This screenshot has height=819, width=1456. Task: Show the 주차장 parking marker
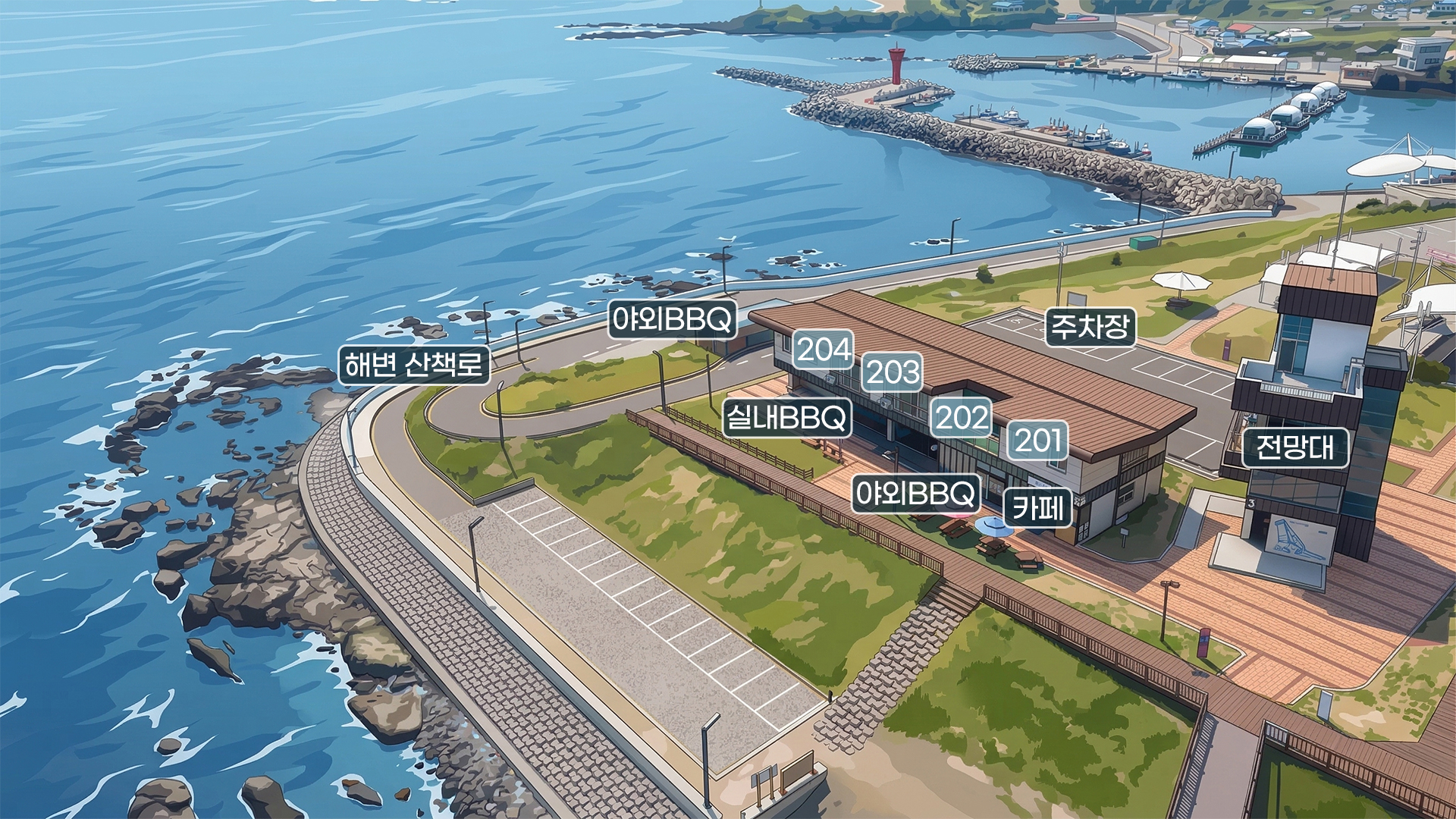point(1090,327)
